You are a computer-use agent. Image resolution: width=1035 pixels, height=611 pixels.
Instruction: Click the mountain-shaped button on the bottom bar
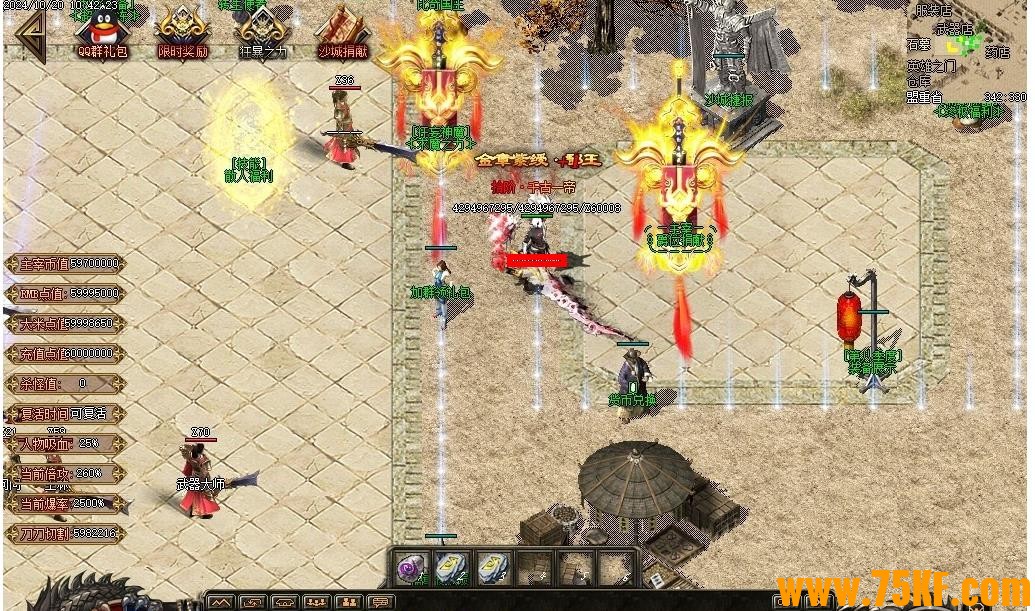(x=221, y=602)
